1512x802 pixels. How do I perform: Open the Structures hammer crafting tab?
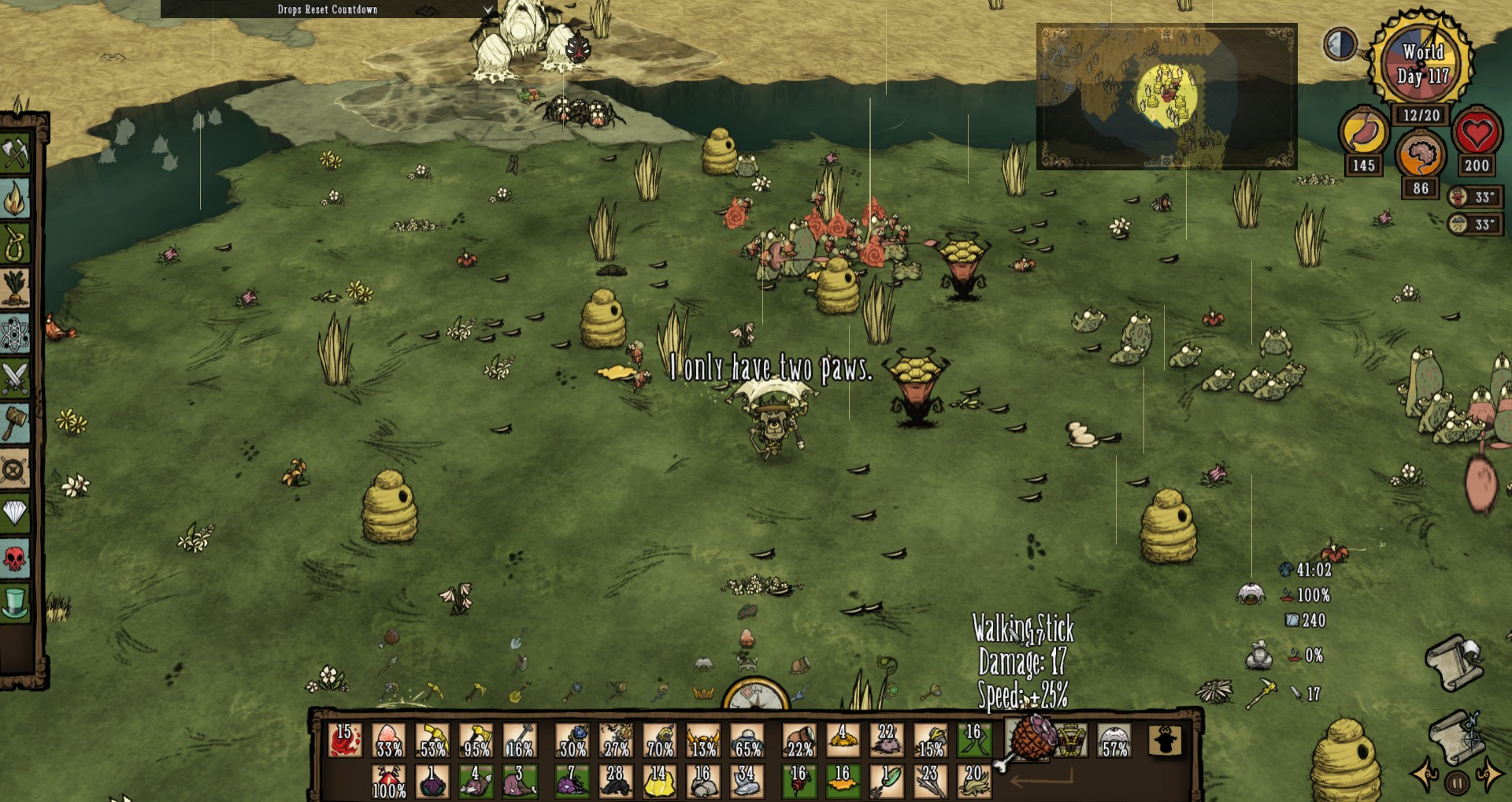click(x=15, y=424)
